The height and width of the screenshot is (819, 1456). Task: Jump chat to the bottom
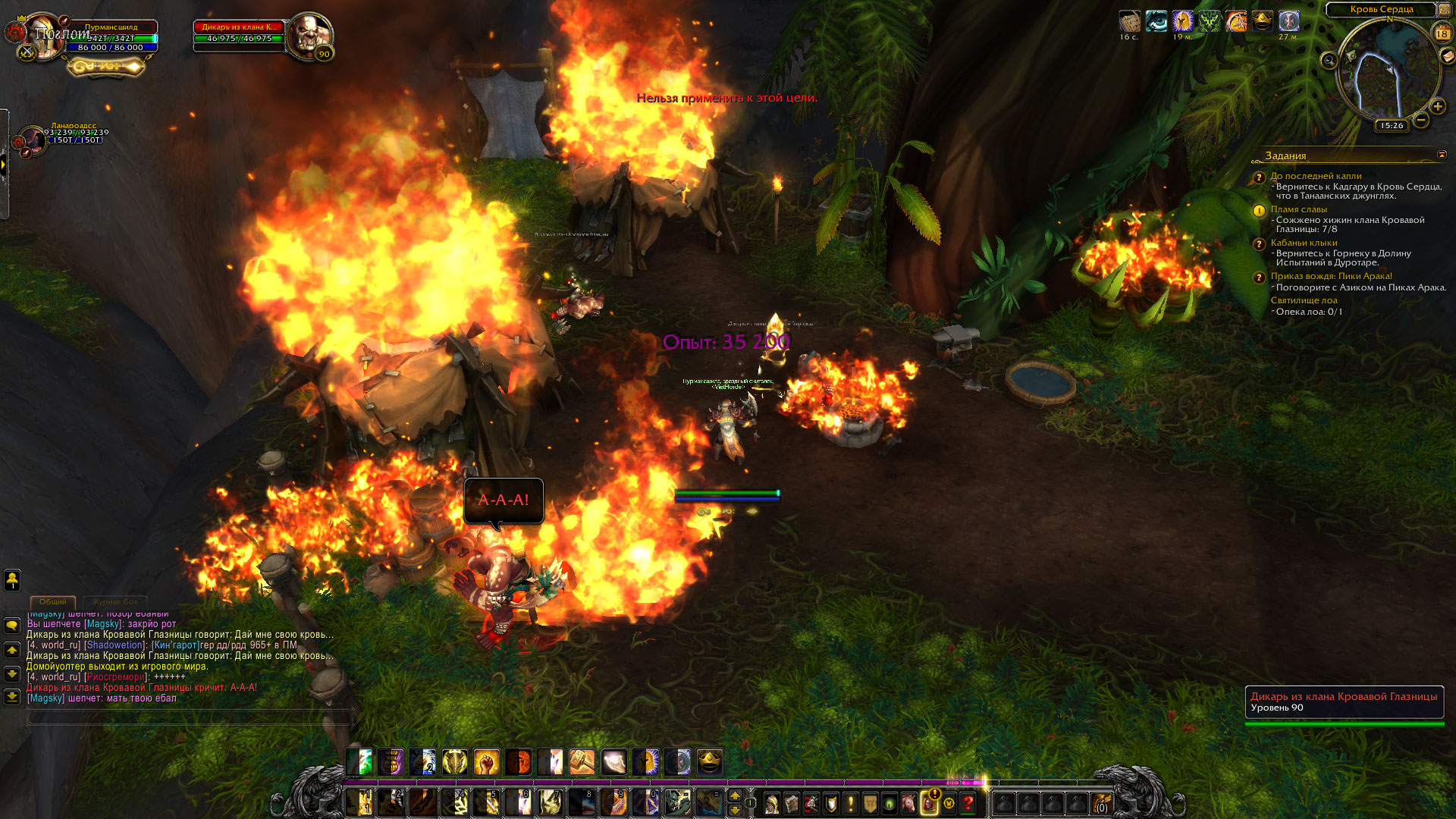point(12,696)
